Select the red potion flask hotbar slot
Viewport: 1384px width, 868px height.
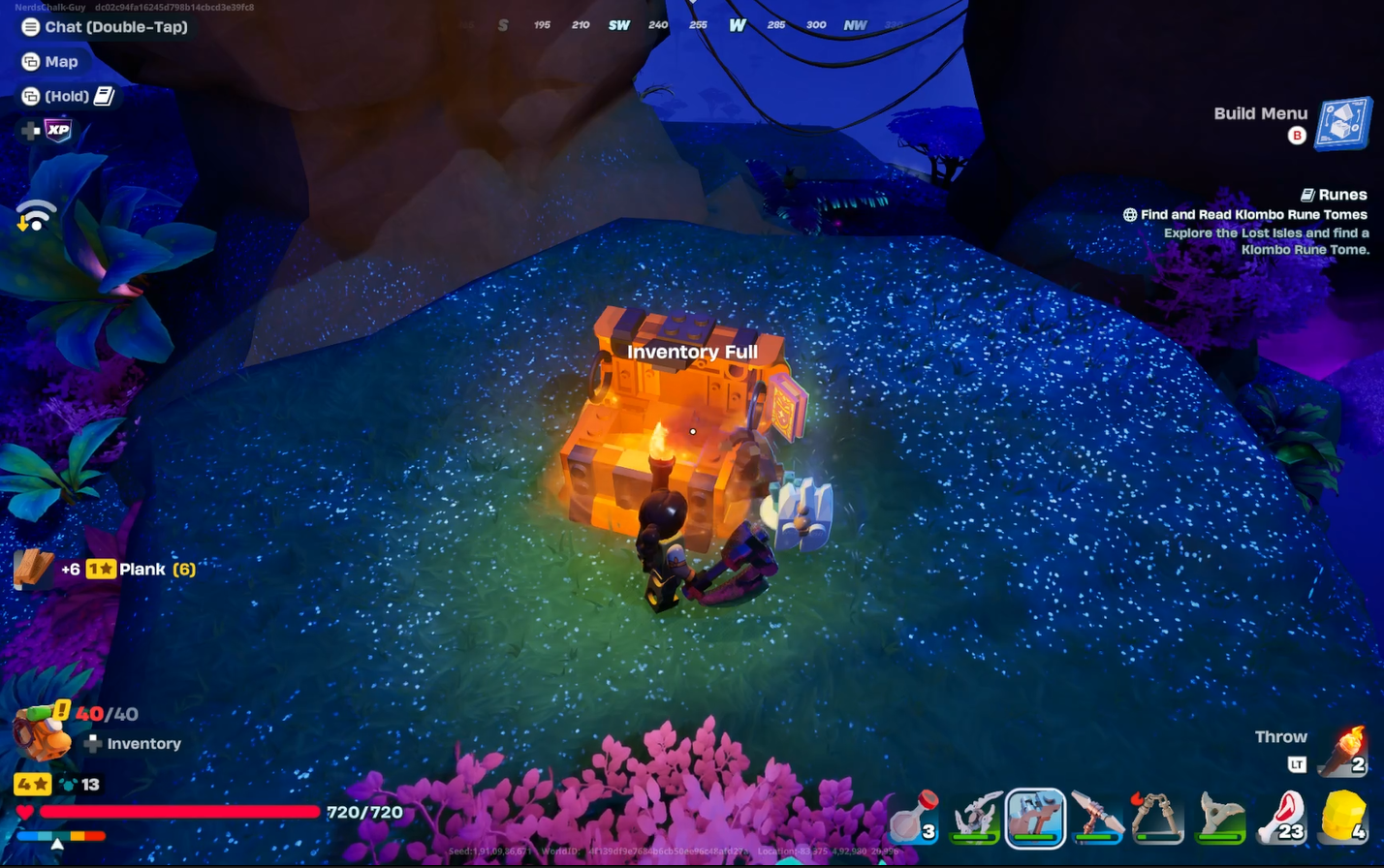[x=913, y=819]
